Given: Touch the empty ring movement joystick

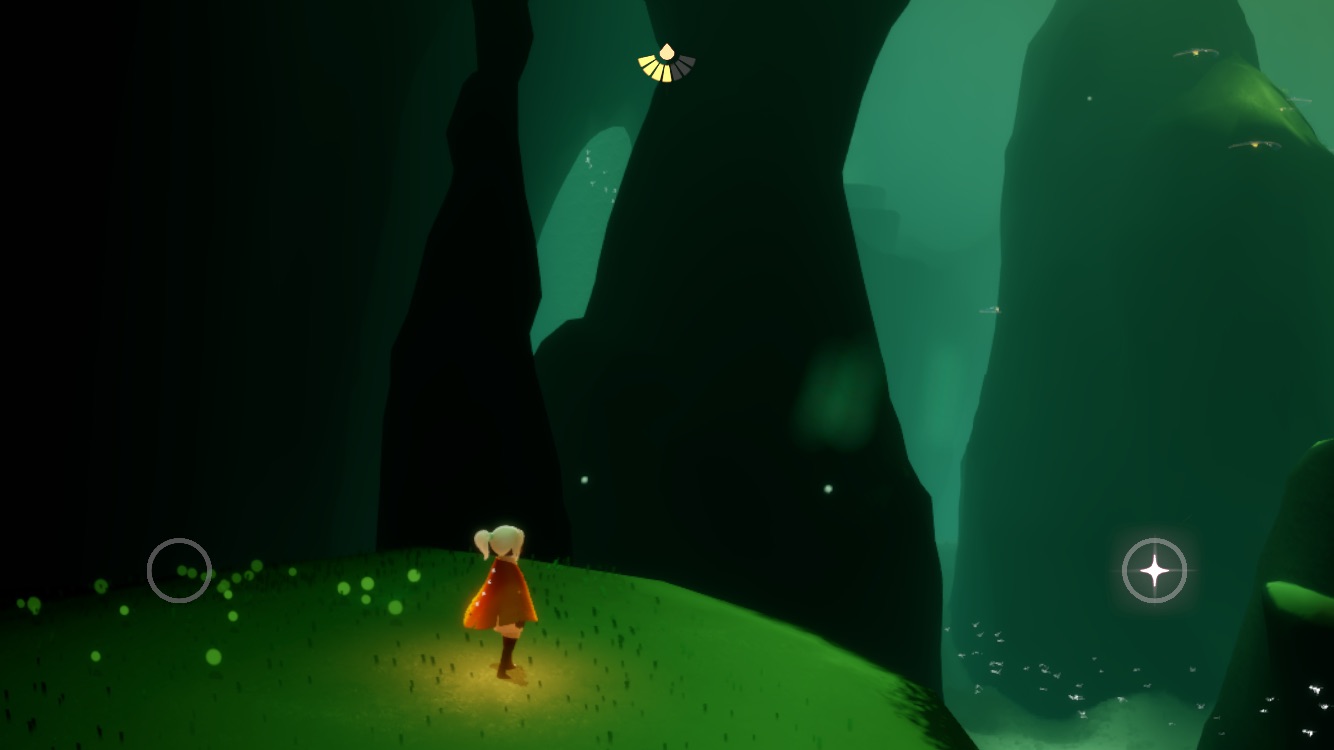Looking at the screenshot, I should (x=179, y=570).
